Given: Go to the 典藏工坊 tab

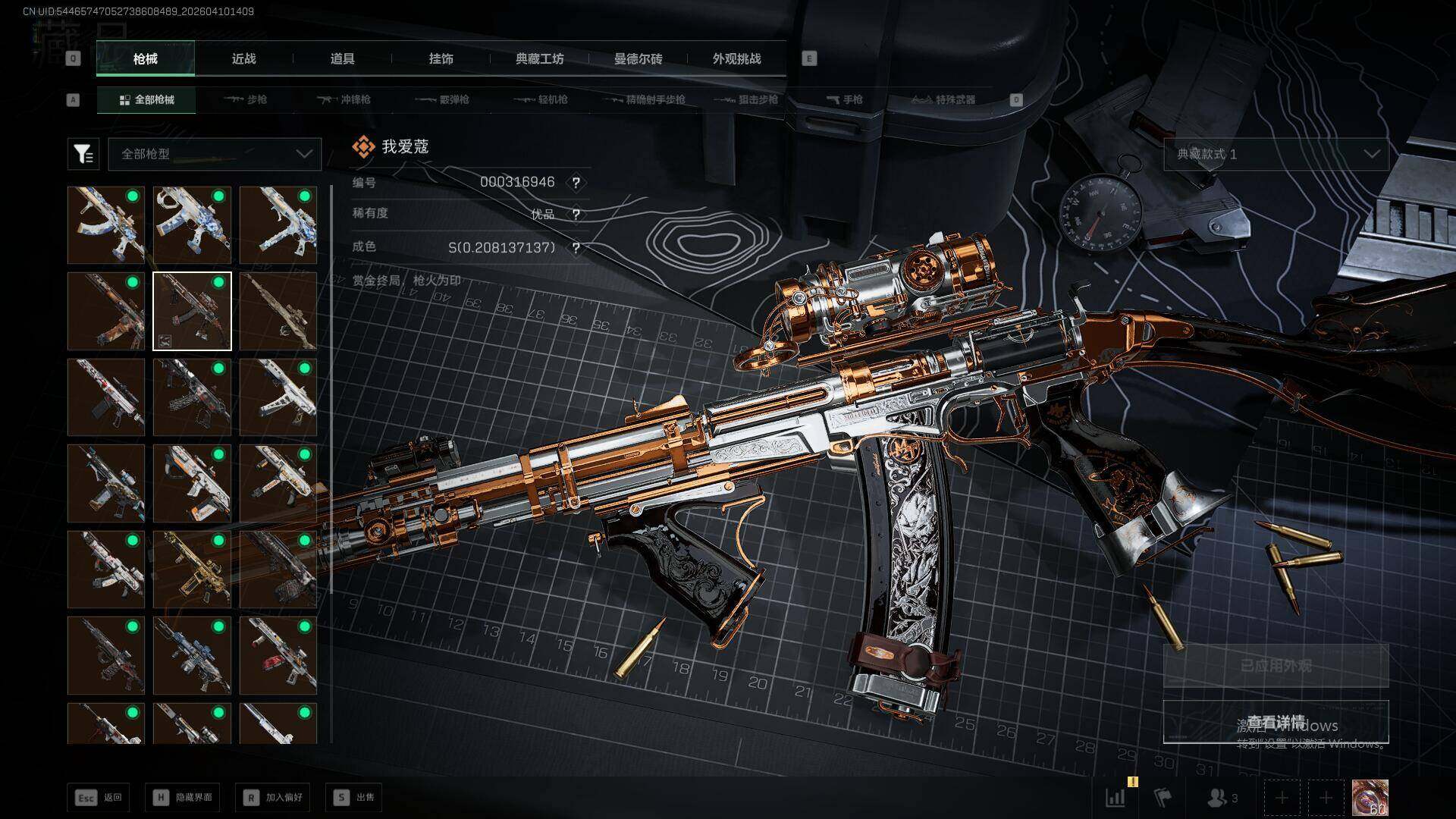Looking at the screenshot, I should pyautogui.click(x=539, y=59).
